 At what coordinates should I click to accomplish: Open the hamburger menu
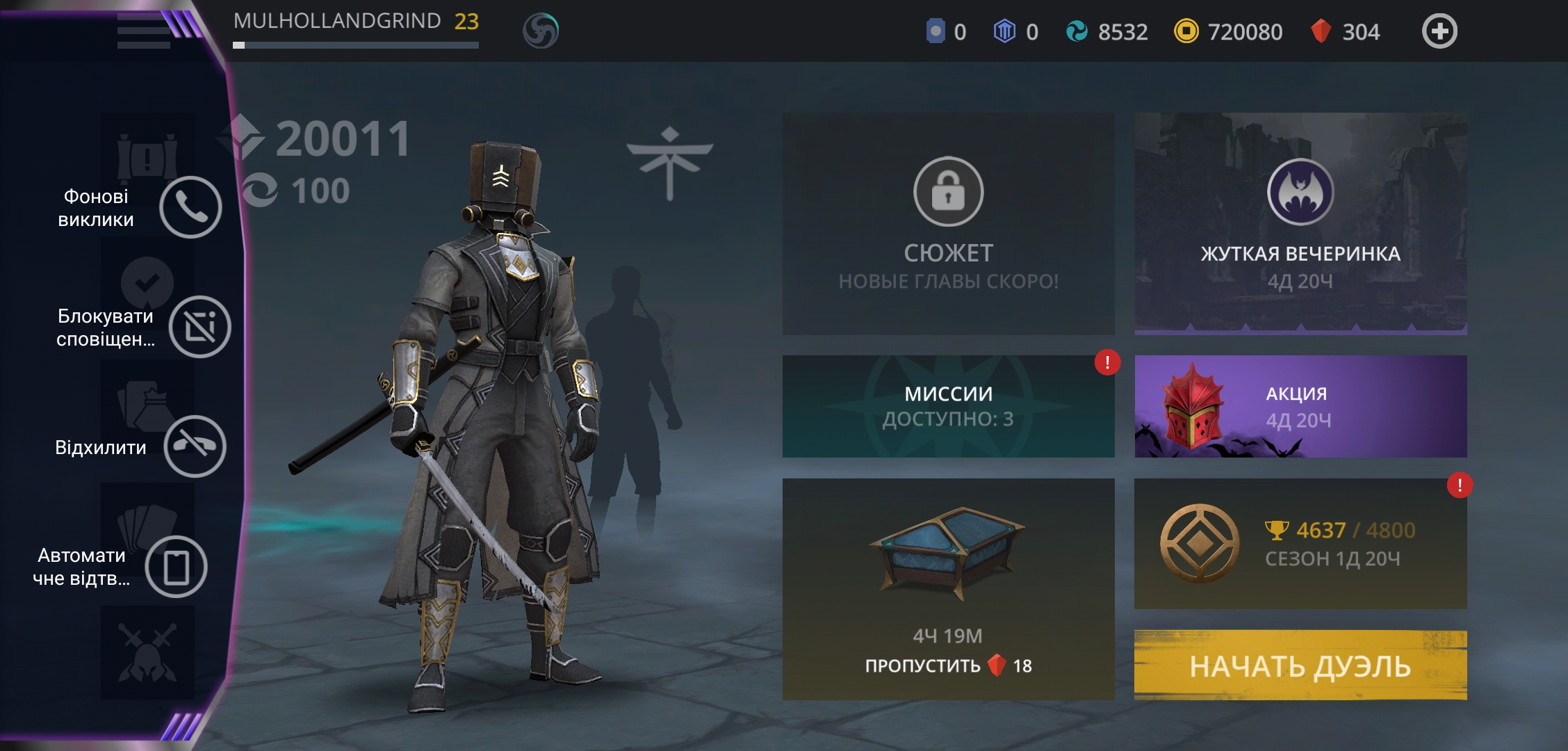(144, 31)
